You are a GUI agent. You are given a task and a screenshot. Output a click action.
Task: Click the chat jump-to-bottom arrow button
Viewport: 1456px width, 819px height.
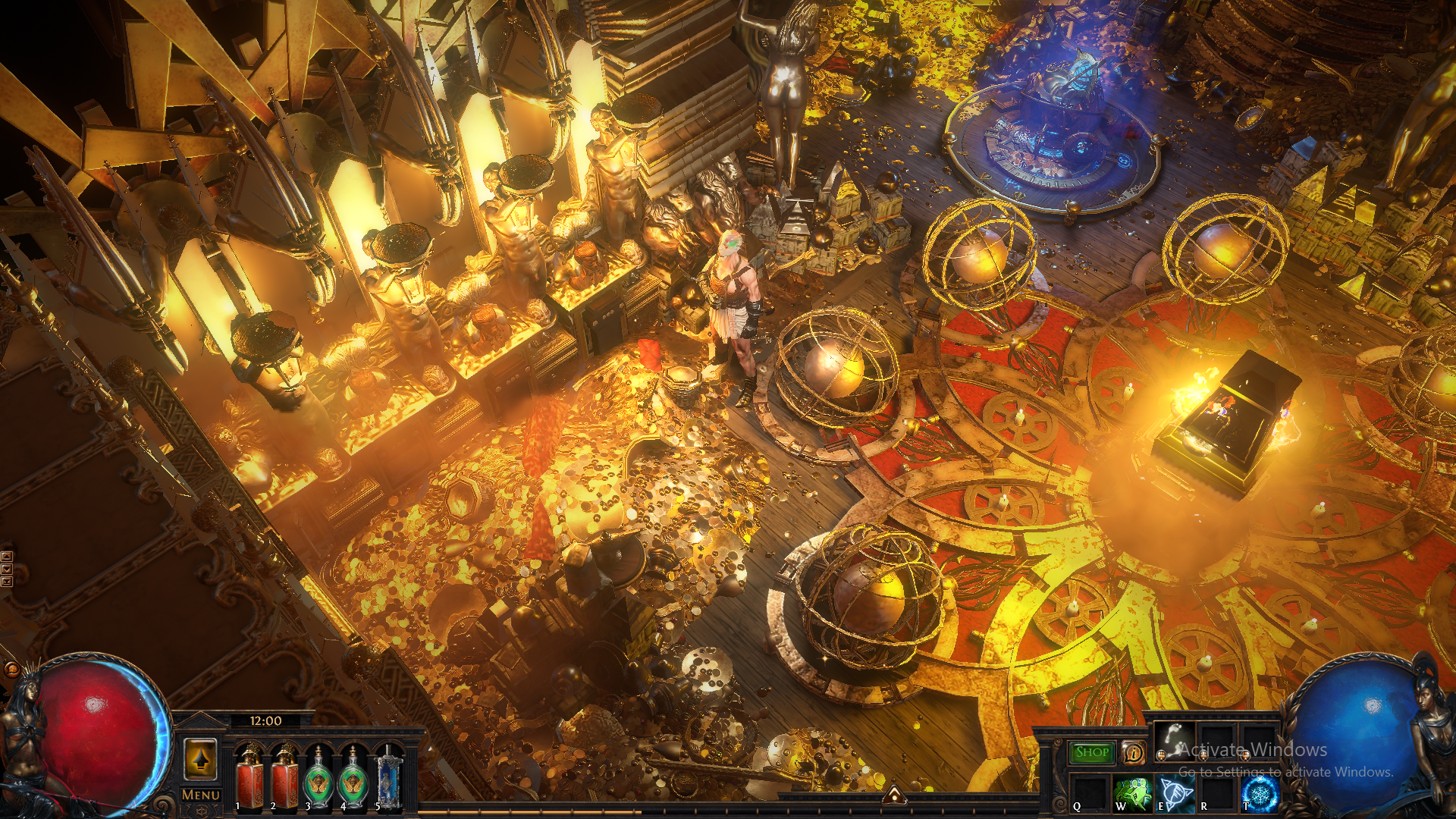coord(7,582)
